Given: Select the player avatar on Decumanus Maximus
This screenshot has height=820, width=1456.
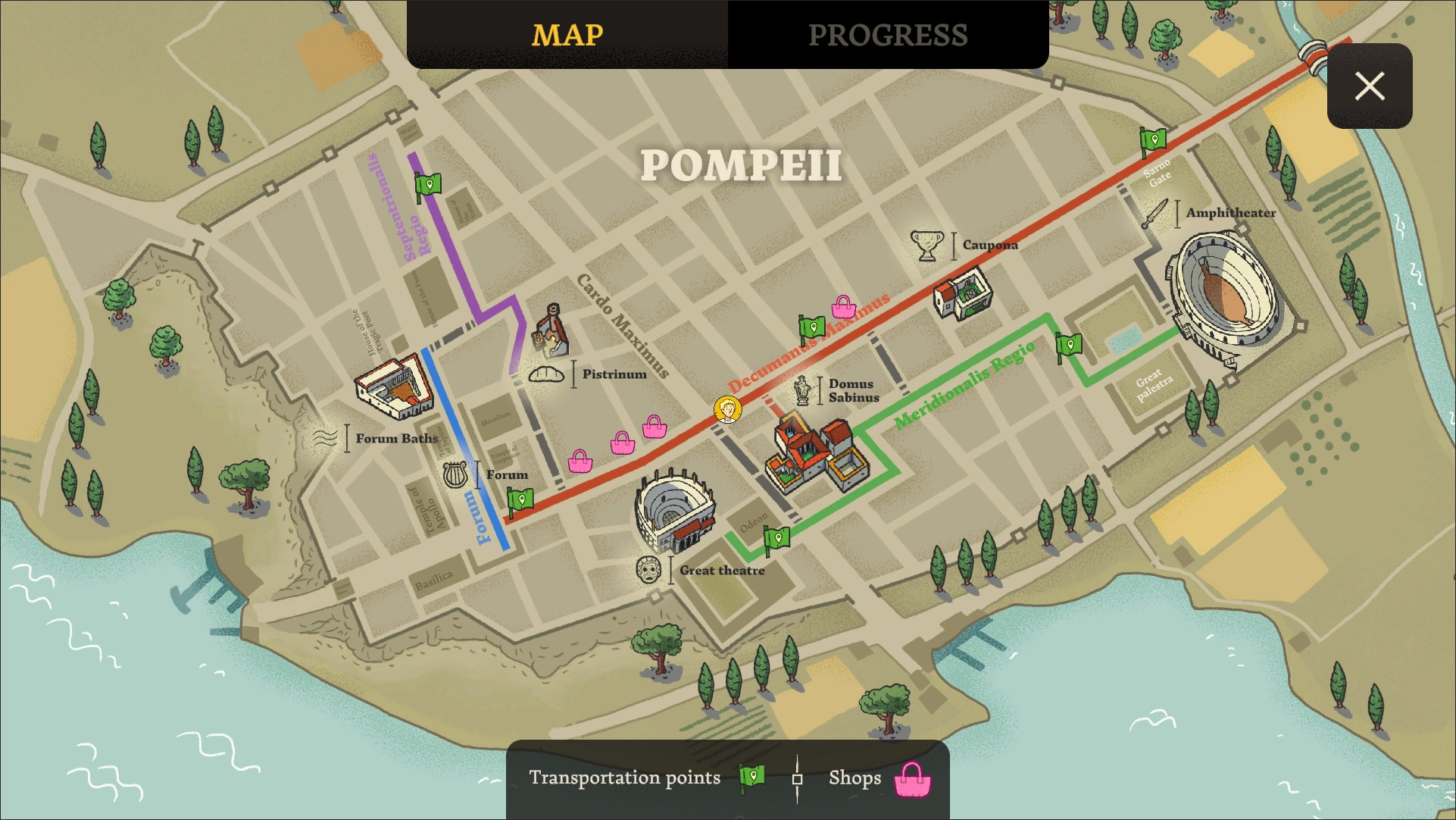Looking at the screenshot, I should [x=728, y=408].
